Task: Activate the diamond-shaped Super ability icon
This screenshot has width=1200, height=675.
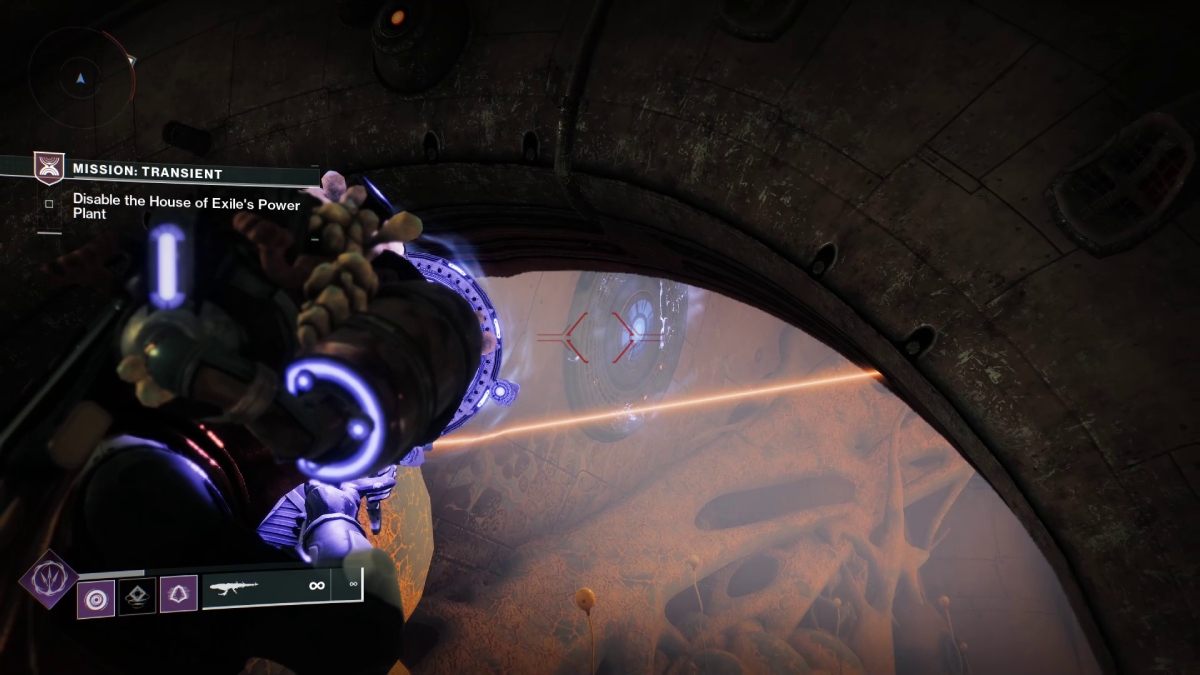Action: [x=48, y=579]
